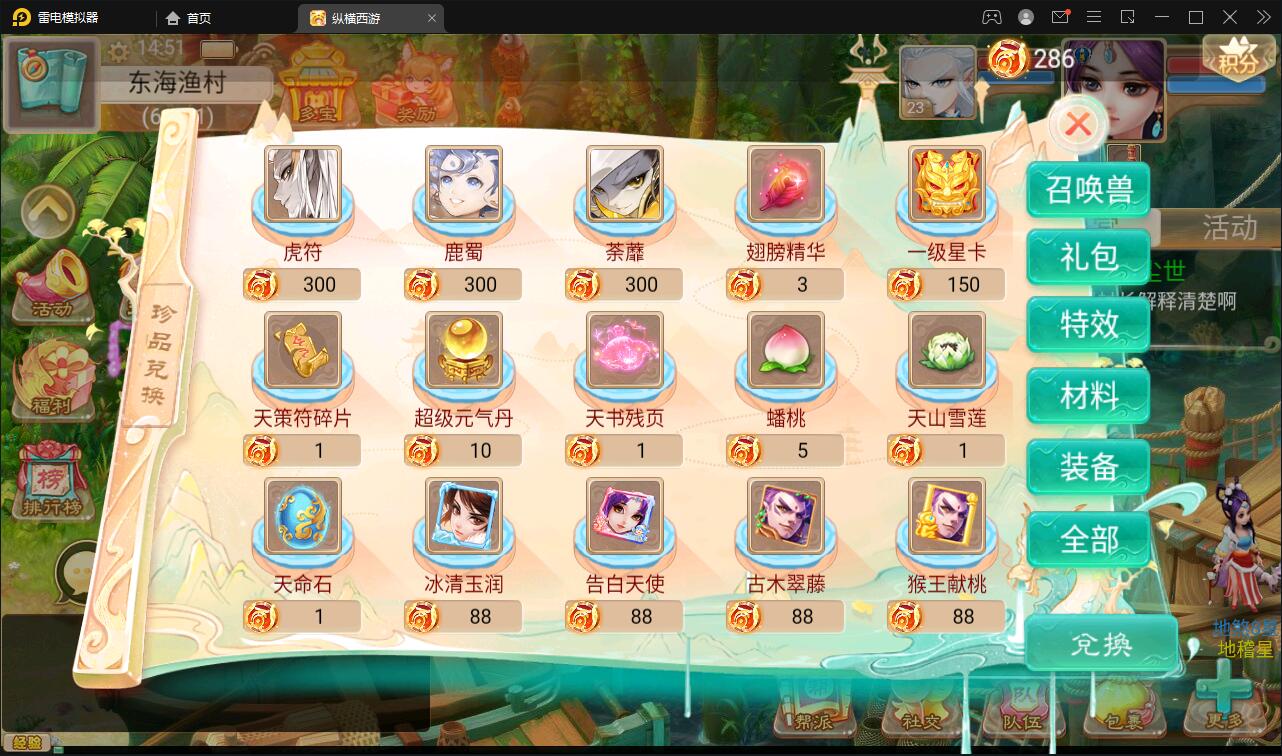Viewport: 1282px width, 756px height.
Task: Click the 经验 experience bar at bottom left
Action: [x=30, y=744]
